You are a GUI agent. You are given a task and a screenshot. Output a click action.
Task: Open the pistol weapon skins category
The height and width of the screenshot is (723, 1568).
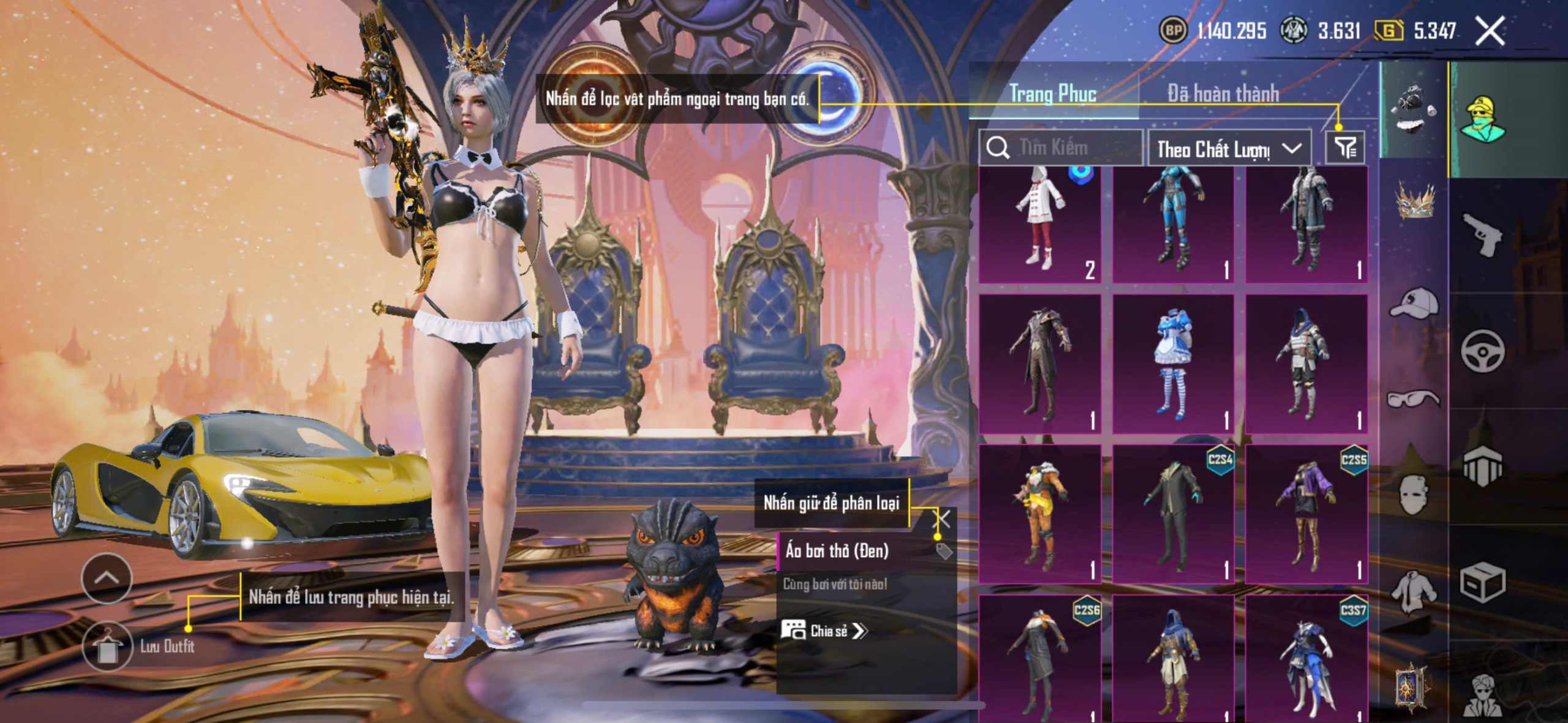pyautogui.click(x=1482, y=234)
